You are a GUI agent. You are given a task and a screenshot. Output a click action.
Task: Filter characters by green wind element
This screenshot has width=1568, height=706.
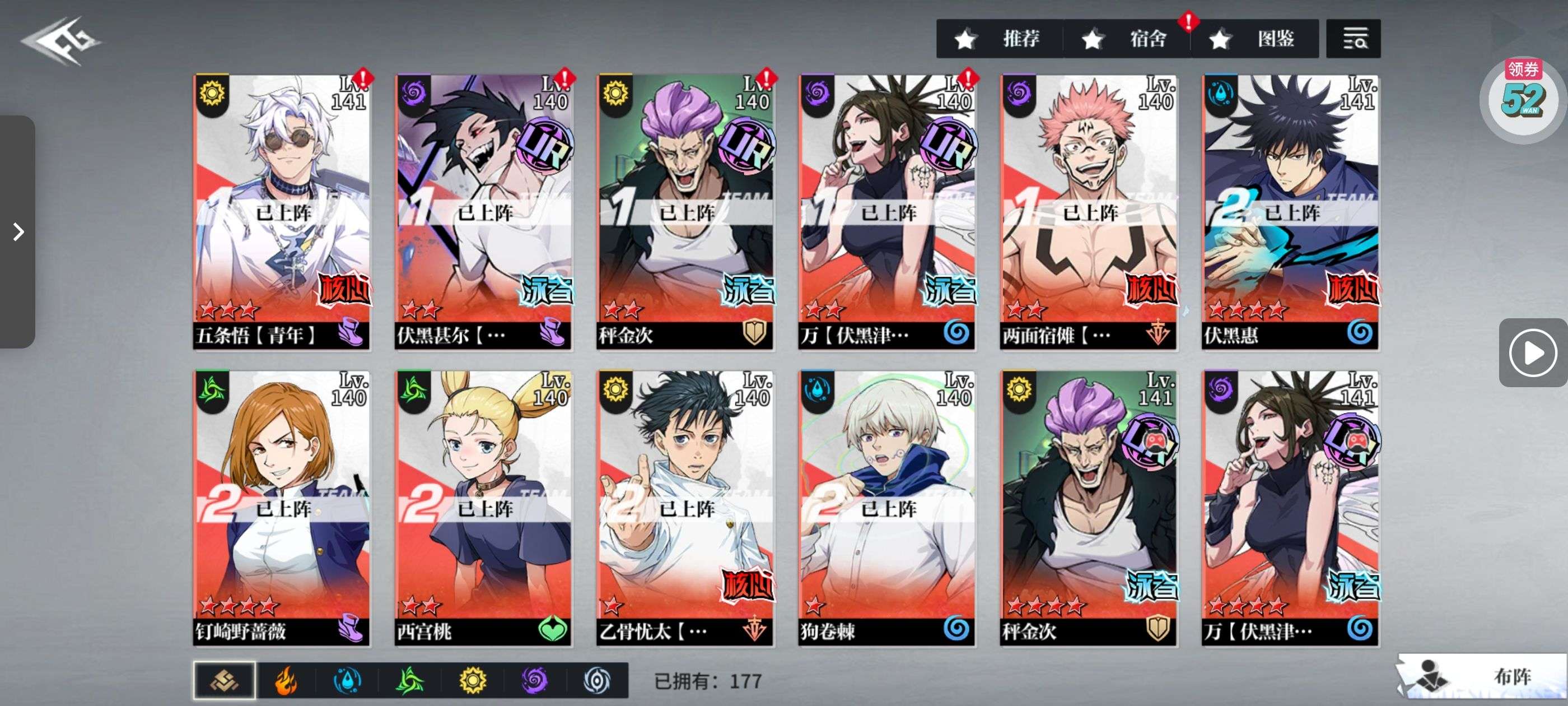pyautogui.click(x=410, y=680)
